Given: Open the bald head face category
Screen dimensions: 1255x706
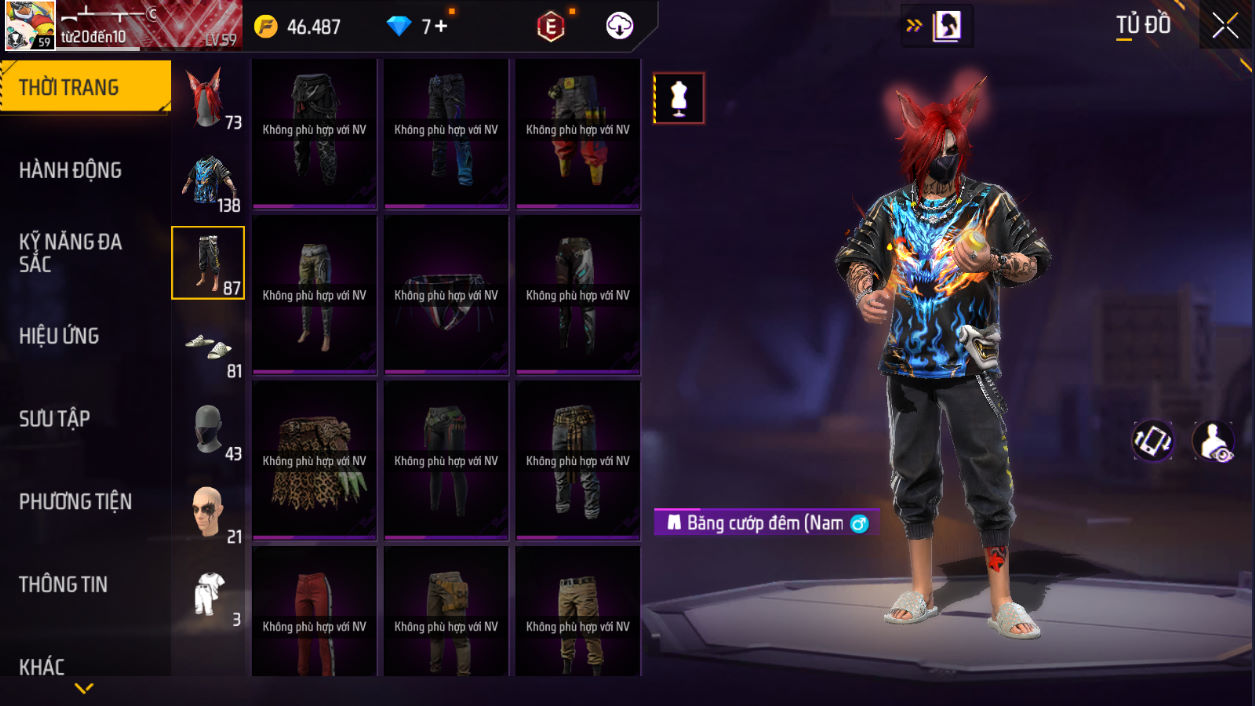Looking at the screenshot, I should point(208,512).
